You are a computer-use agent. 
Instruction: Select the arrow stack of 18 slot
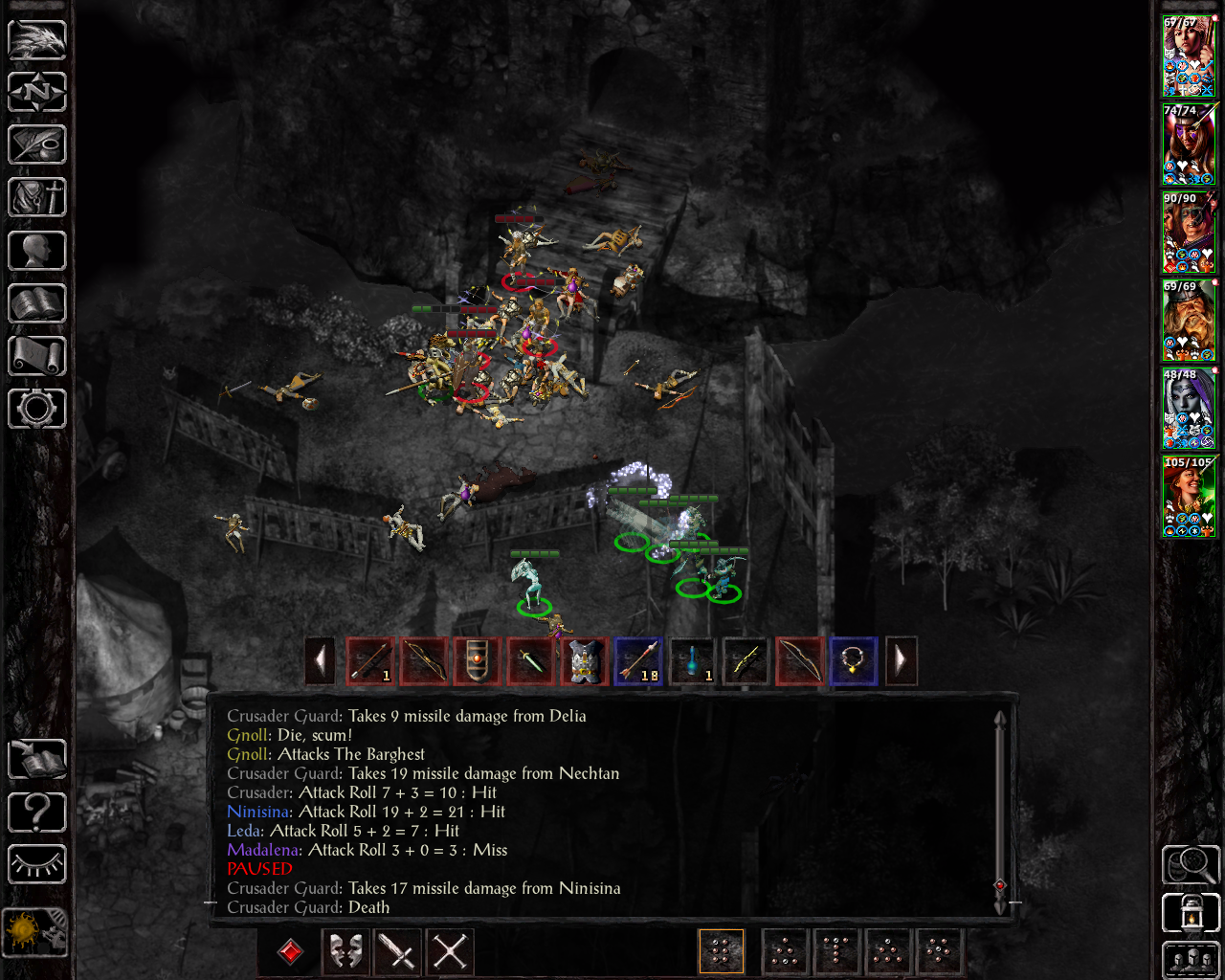coord(640,661)
